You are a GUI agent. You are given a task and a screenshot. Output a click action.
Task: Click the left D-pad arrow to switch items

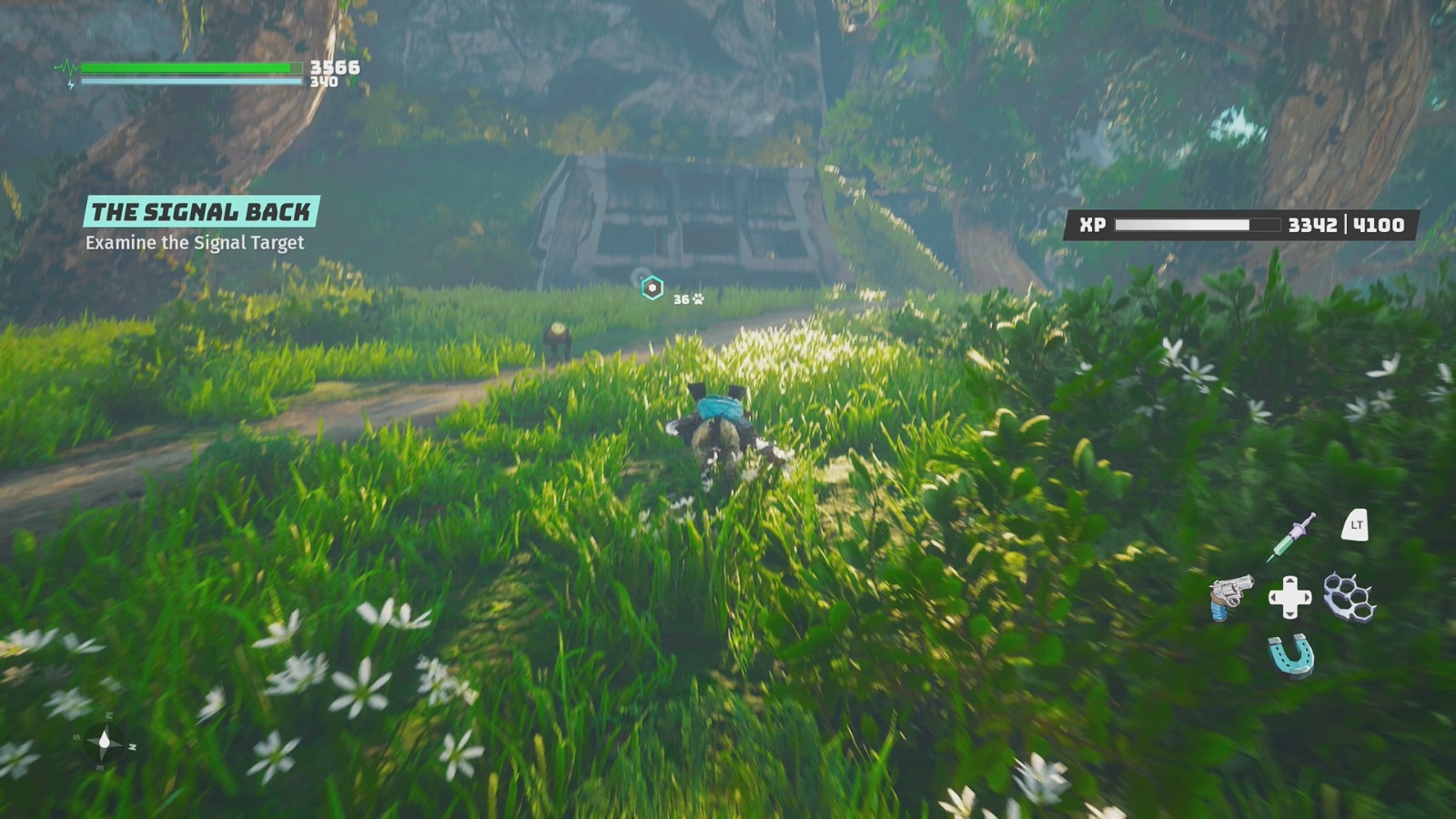click(x=1274, y=597)
